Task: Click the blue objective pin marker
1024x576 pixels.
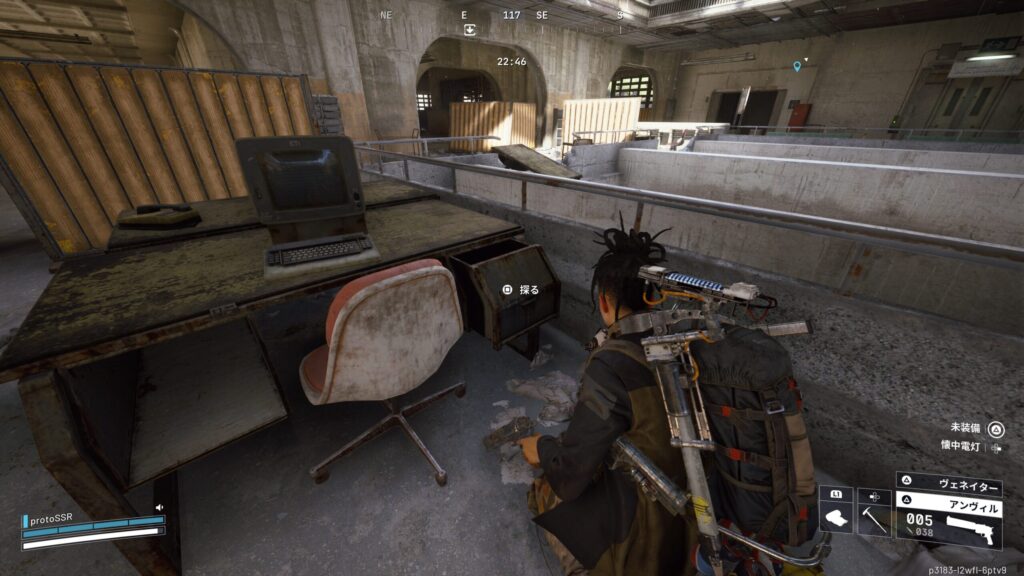Action: 797,66
